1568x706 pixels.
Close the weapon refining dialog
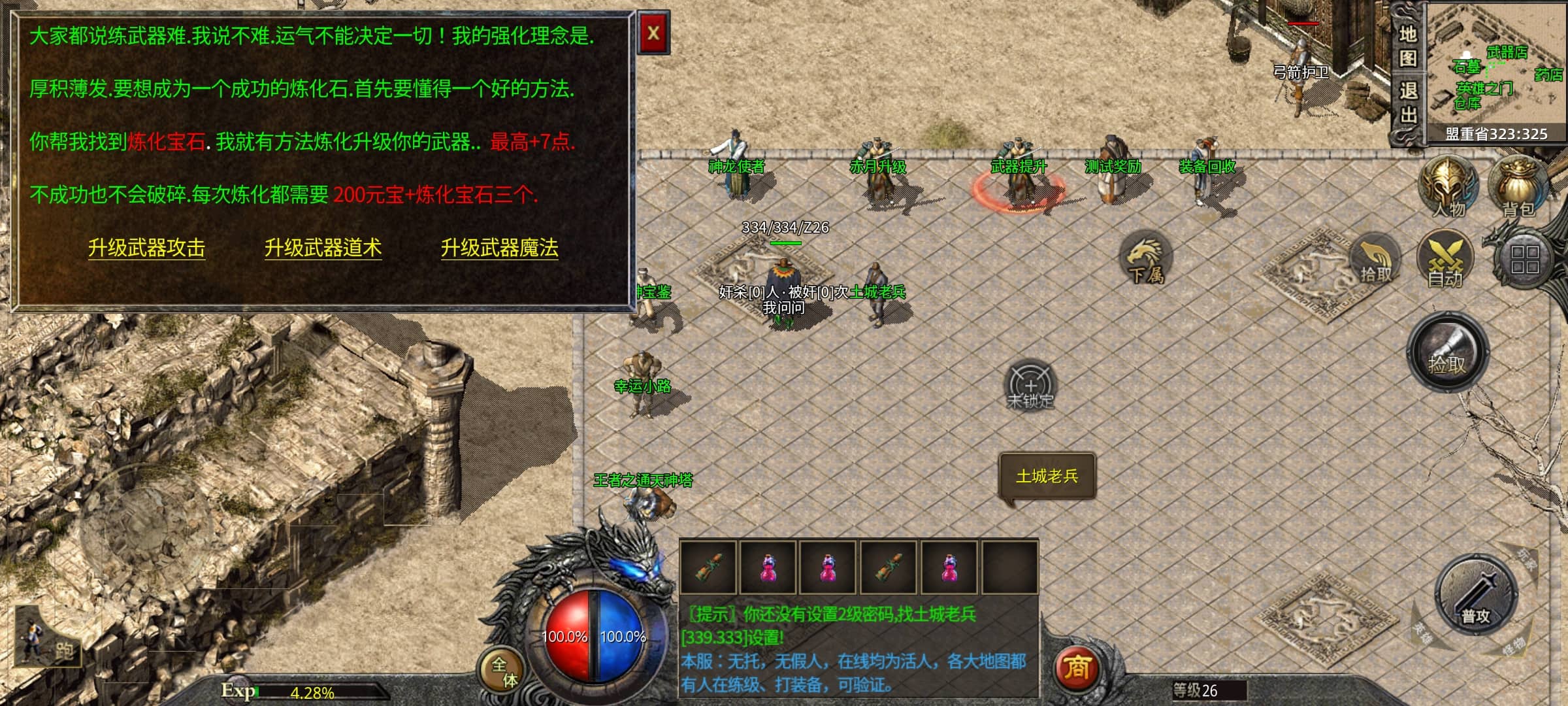click(653, 33)
